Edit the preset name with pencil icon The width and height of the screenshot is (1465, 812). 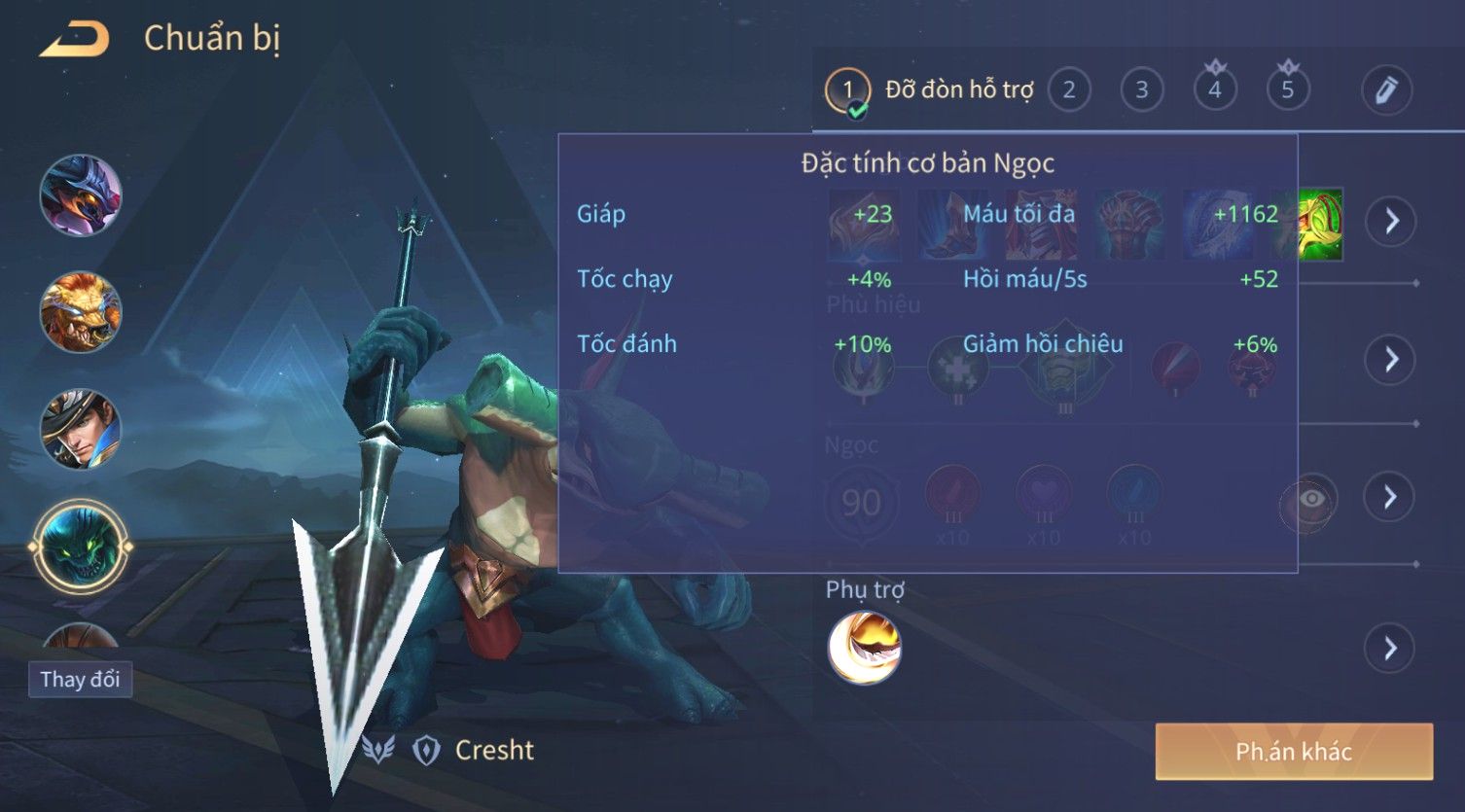pos(1385,90)
